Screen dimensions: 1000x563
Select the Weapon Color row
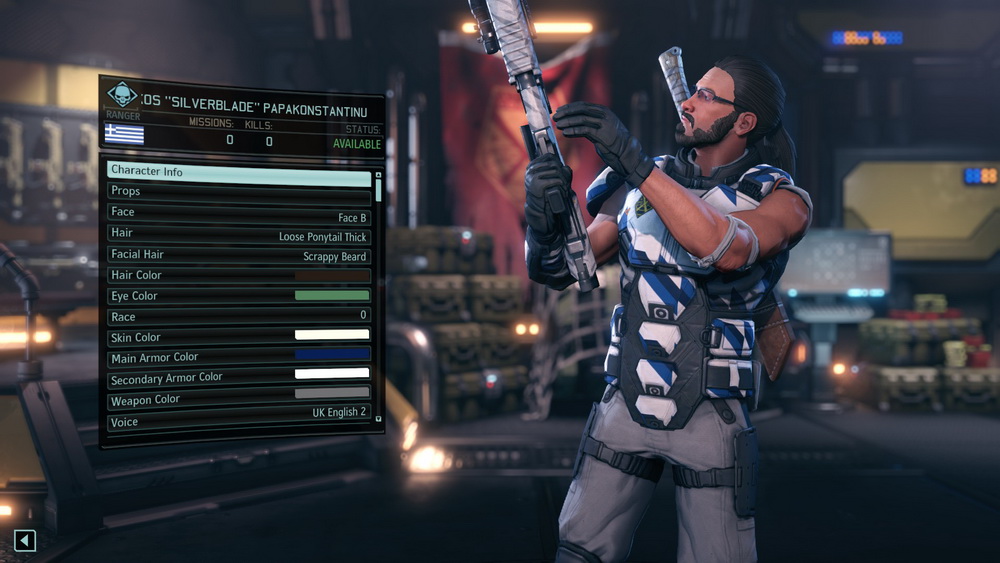click(x=239, y=400)
